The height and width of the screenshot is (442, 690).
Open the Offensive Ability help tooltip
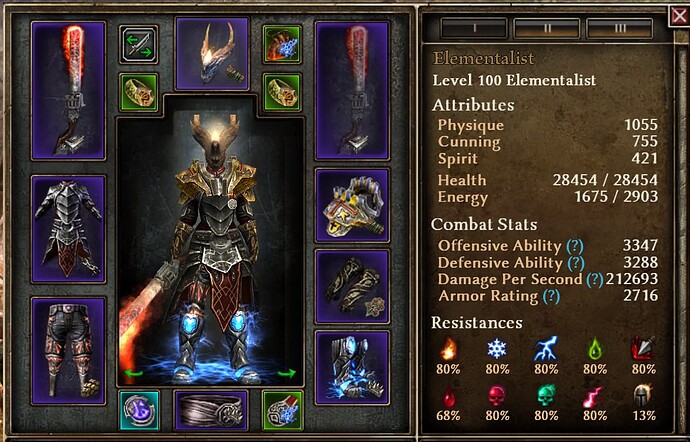click(x=575, y=246)
